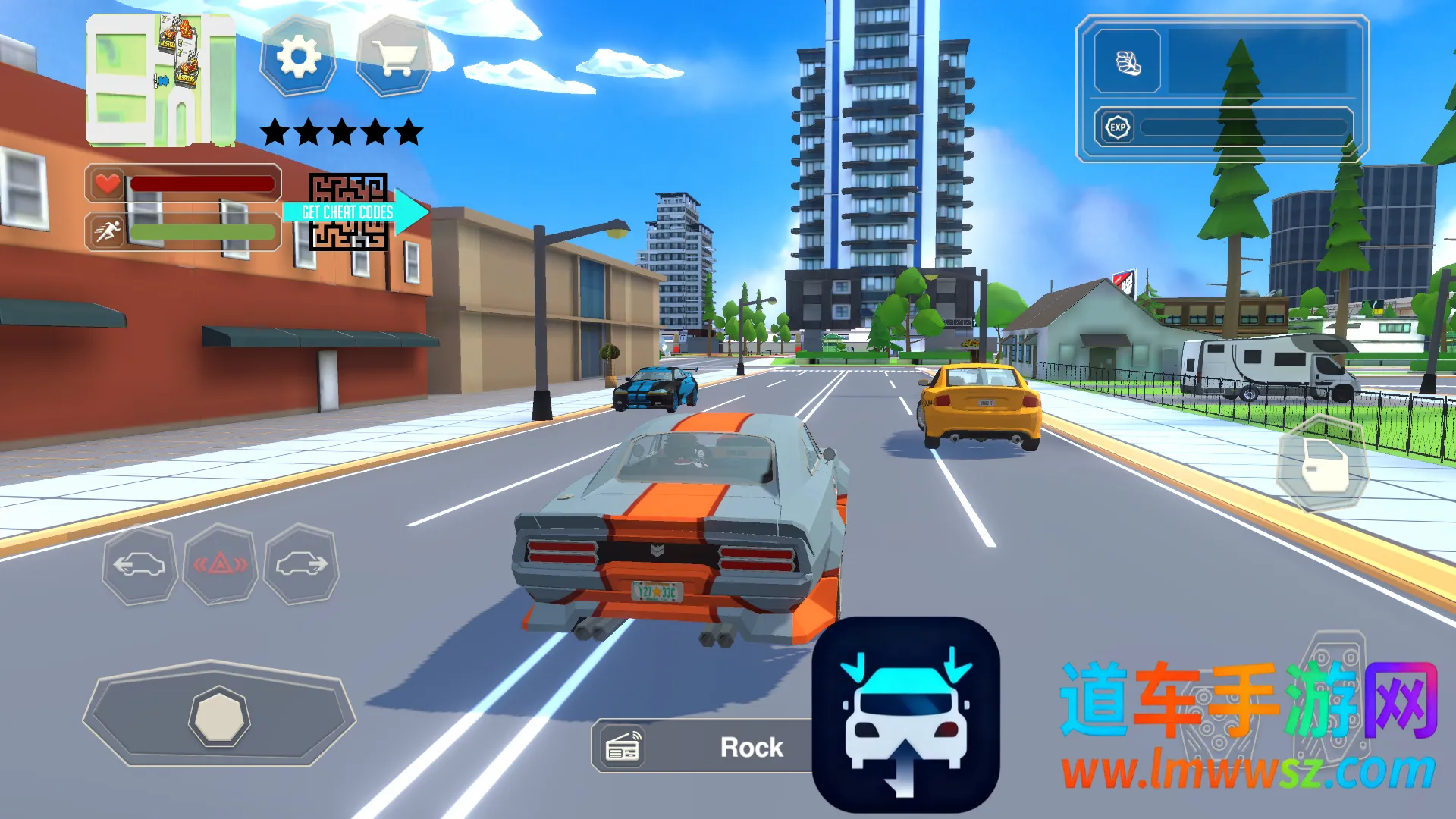This screenshot has height=819, width=1456.
Task: Steer left with the left-arrow car button
Action: click(140, 565)
